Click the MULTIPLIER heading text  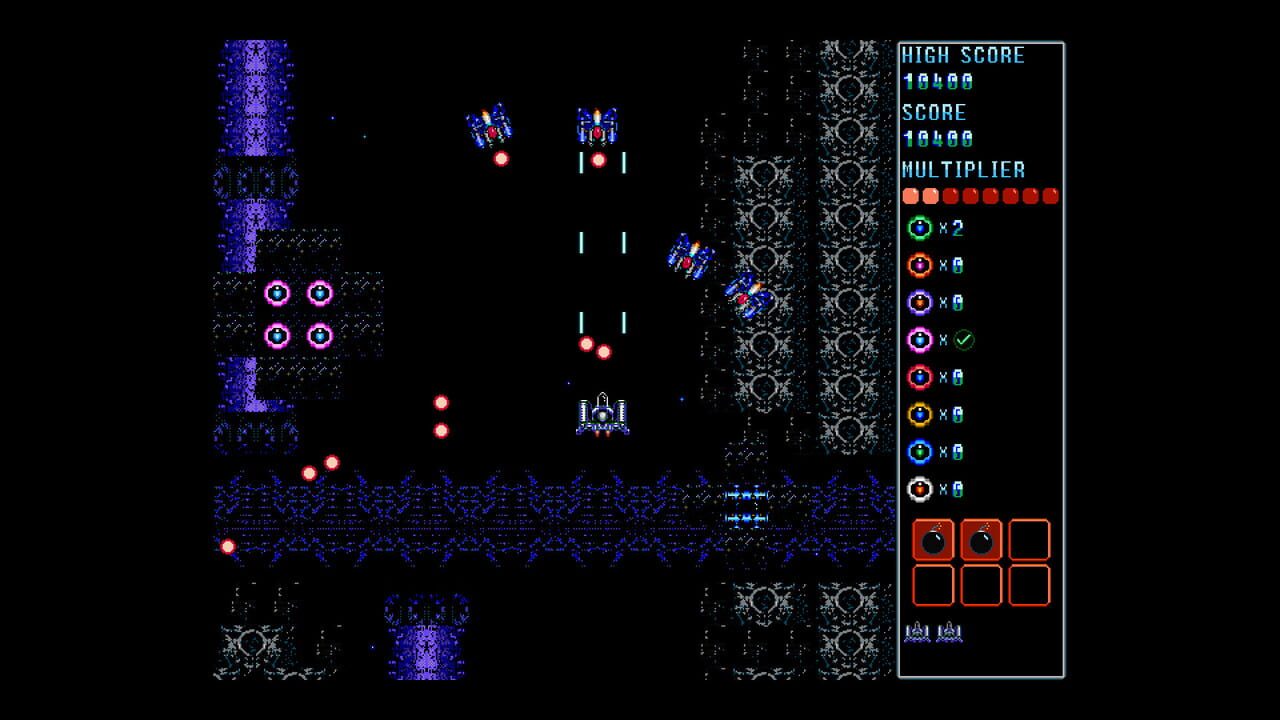click(x=962, y=169)
